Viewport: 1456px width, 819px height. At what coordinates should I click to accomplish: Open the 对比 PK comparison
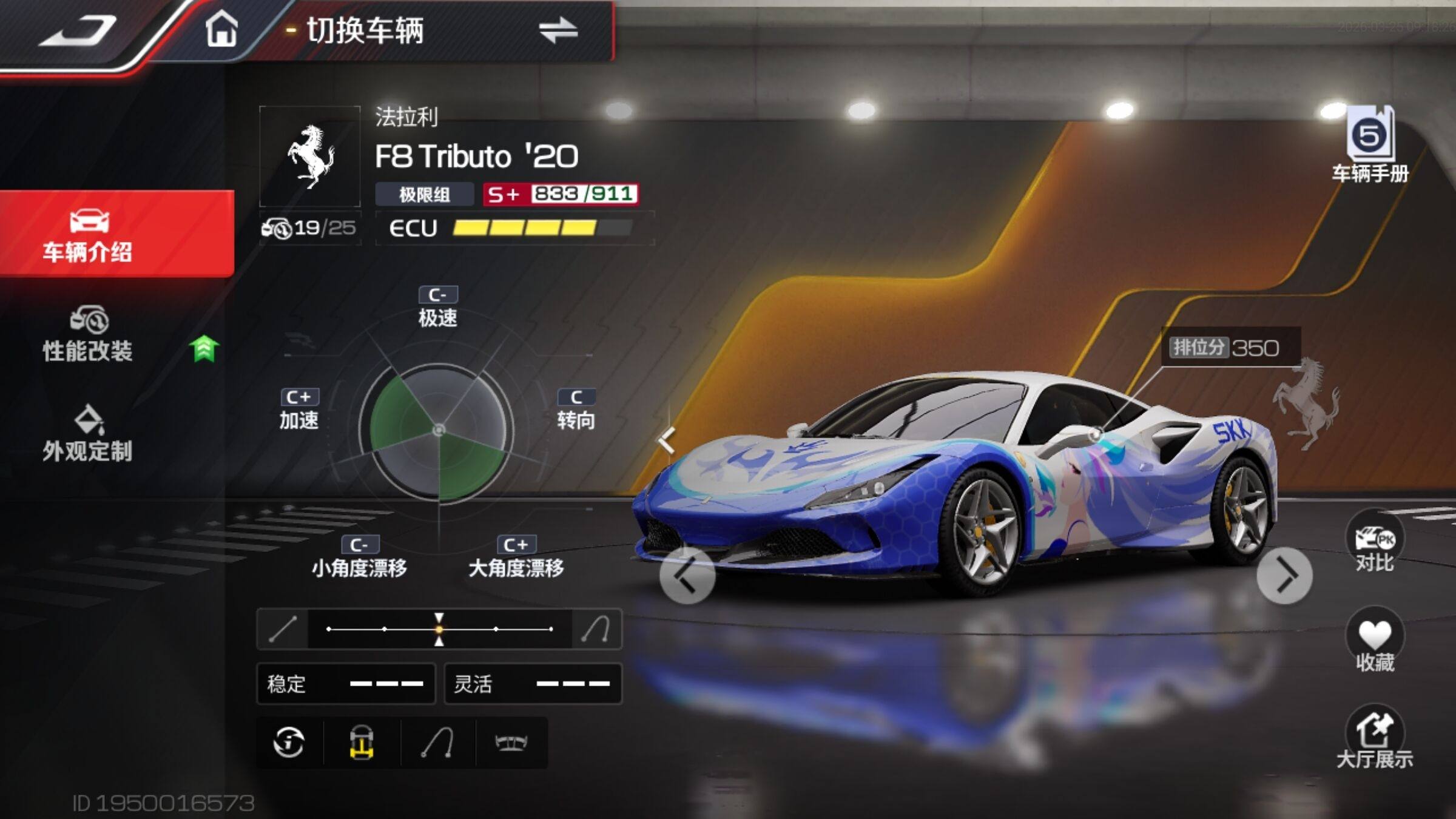1375,544
